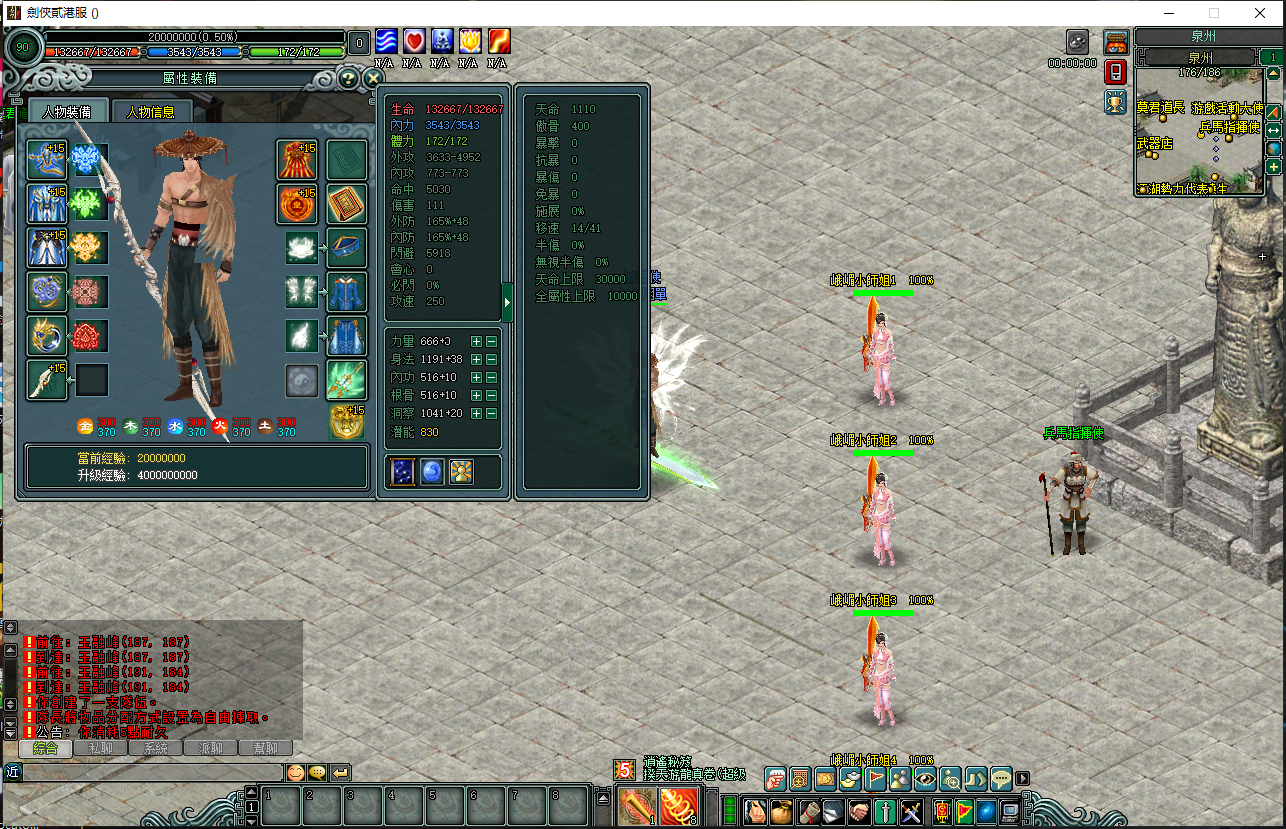The width and height of the screenshot is (1286, 829).
Task: Open the gold trophy achievements icon
Action: [x=1116, y=101]
